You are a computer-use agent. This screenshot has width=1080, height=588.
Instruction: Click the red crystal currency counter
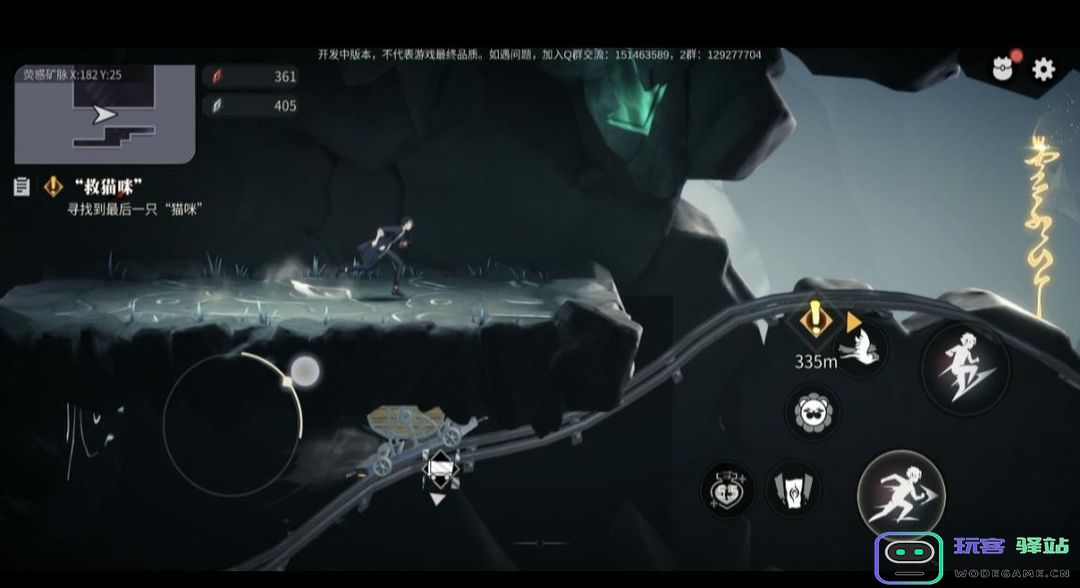[251, 76]
